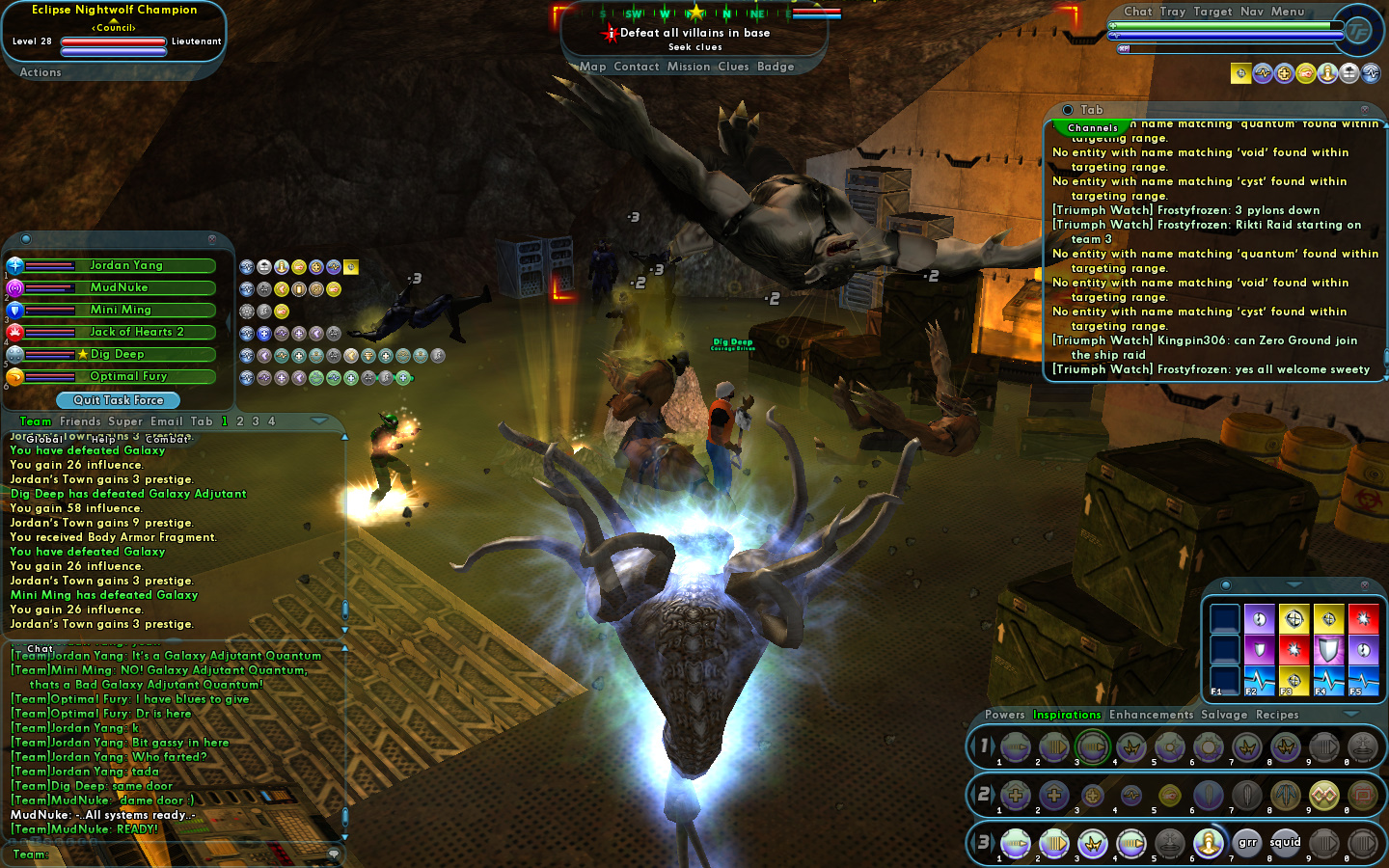Select teammate MudNuke

click(x=121, y=287)
